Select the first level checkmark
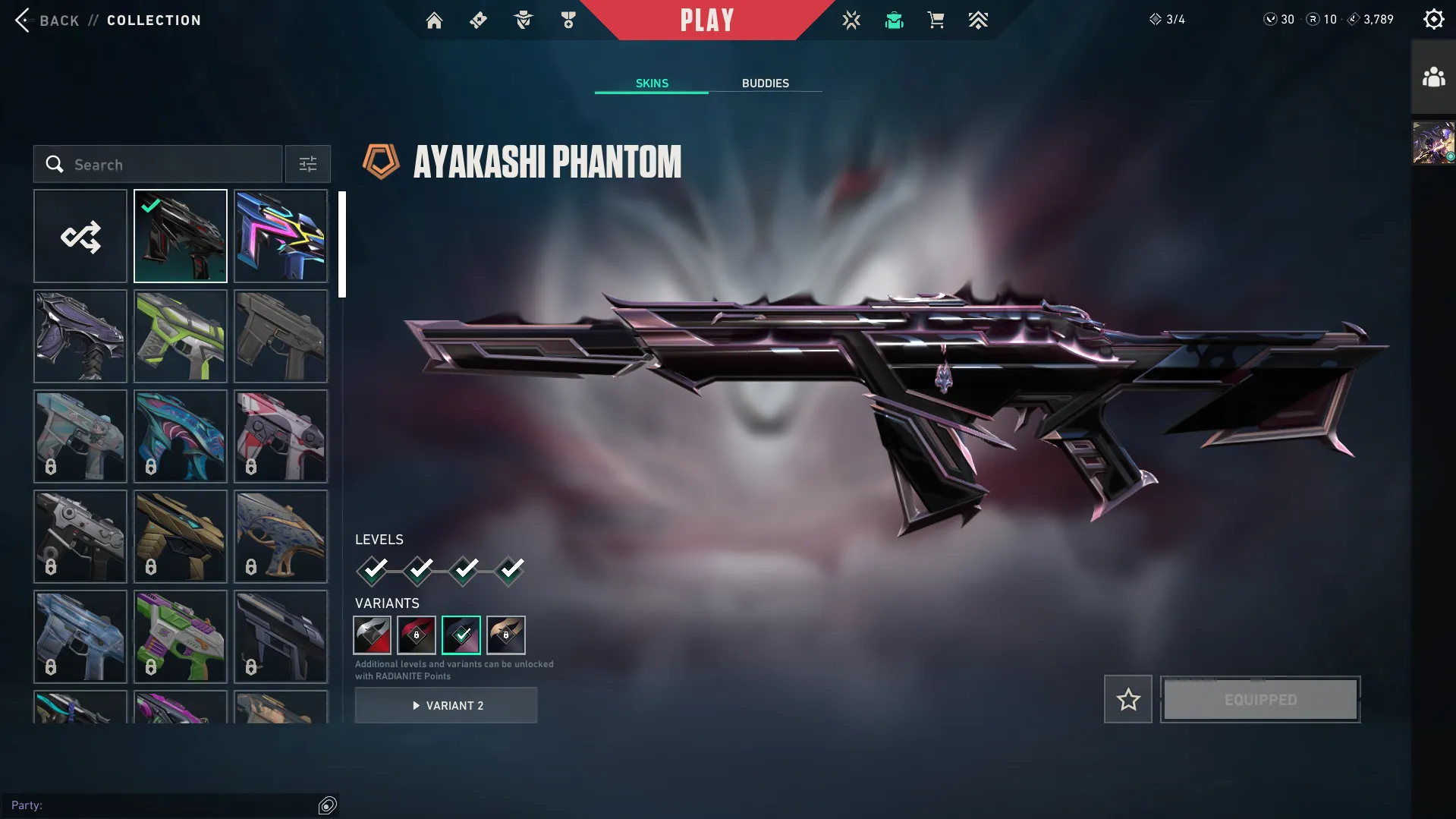The width and height of the screenshot is (1456, 819). tap(372, 569)
